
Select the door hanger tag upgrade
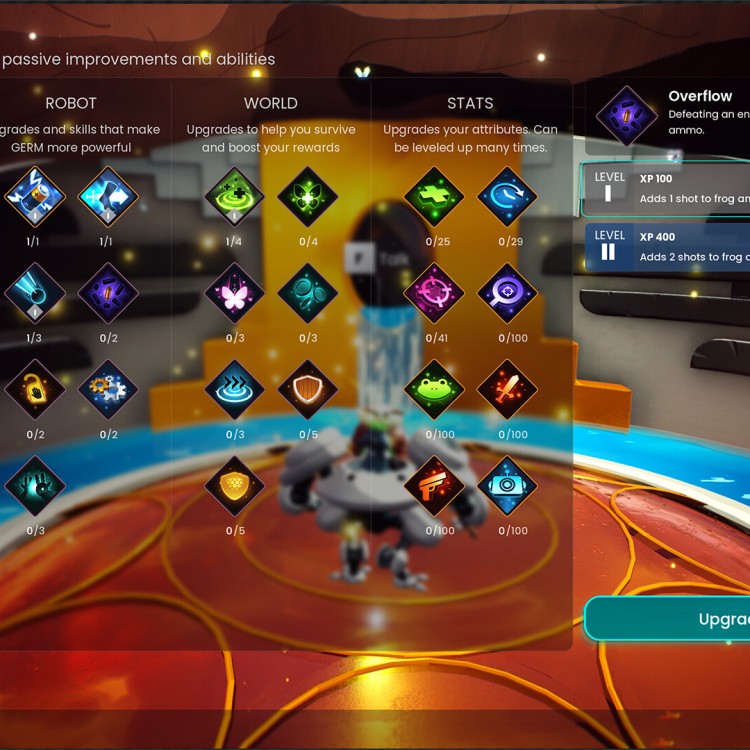point(35,390)
